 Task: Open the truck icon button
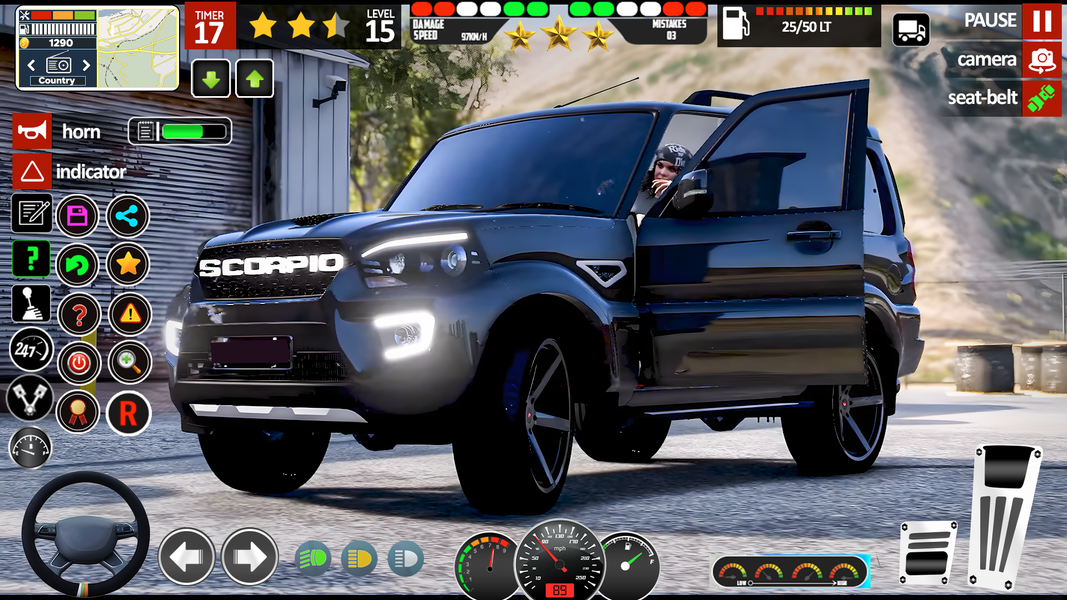coord(911,30)
